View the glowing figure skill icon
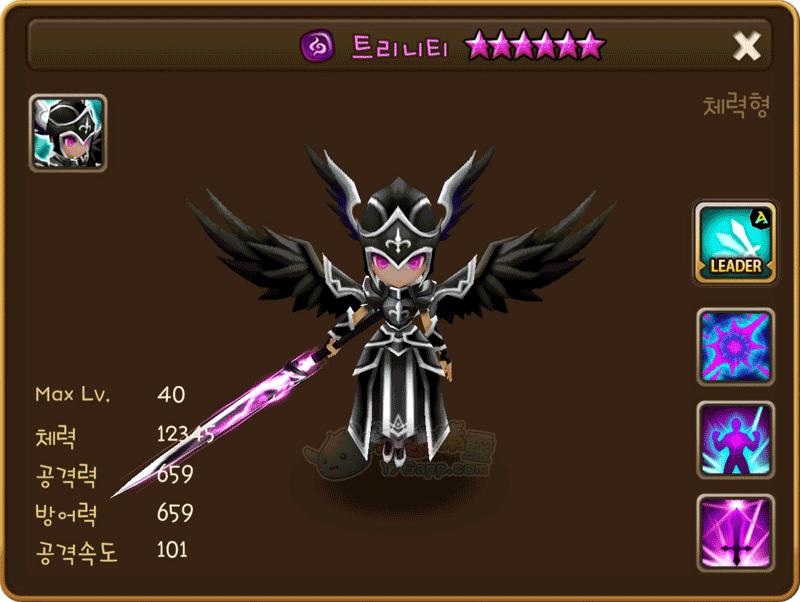Image resolution: width=800 pixels, height=602 pixels. [x=735, y=440]
